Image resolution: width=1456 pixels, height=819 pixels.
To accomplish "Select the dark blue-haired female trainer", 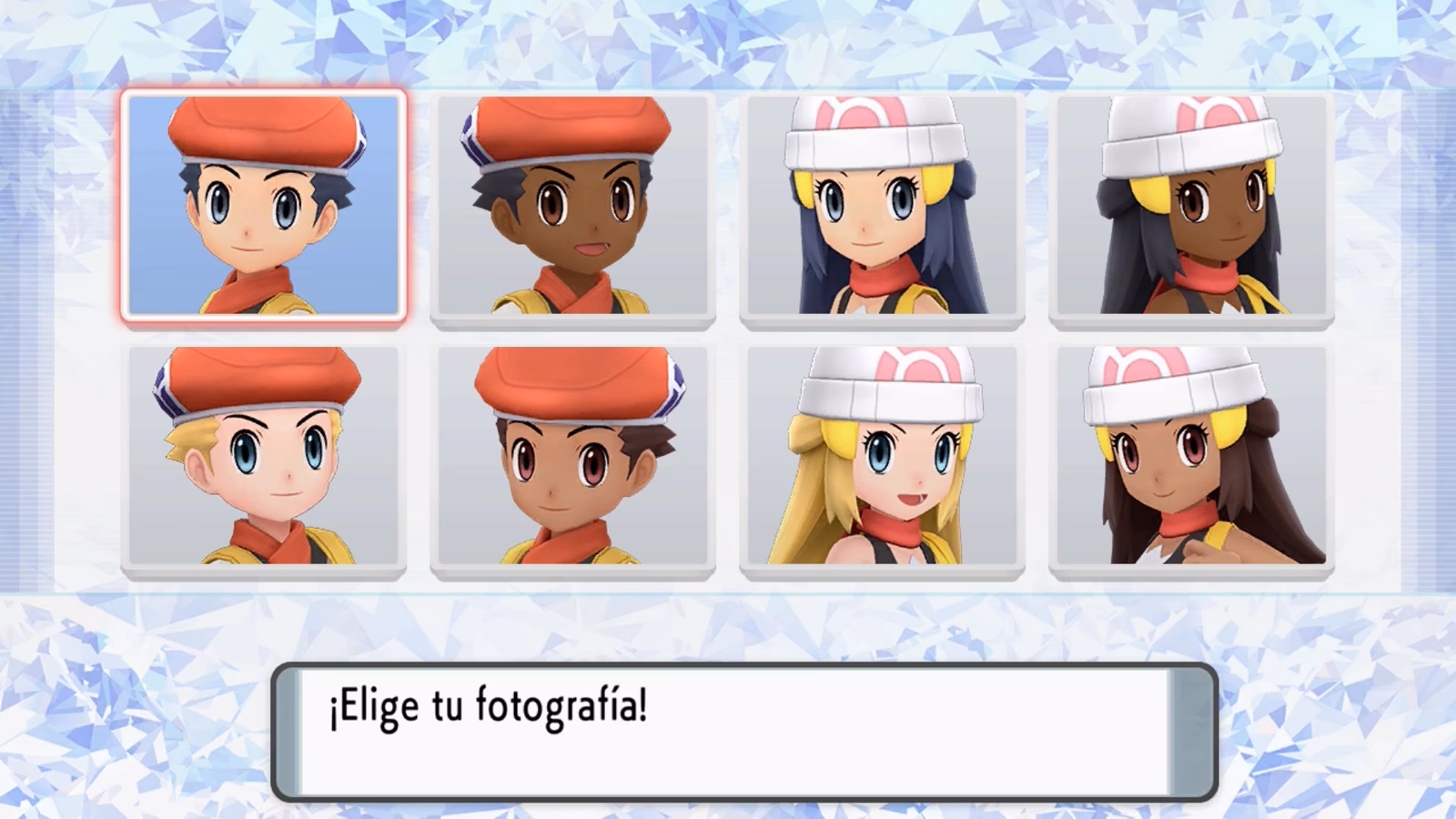I will click(x=878, y=205).
